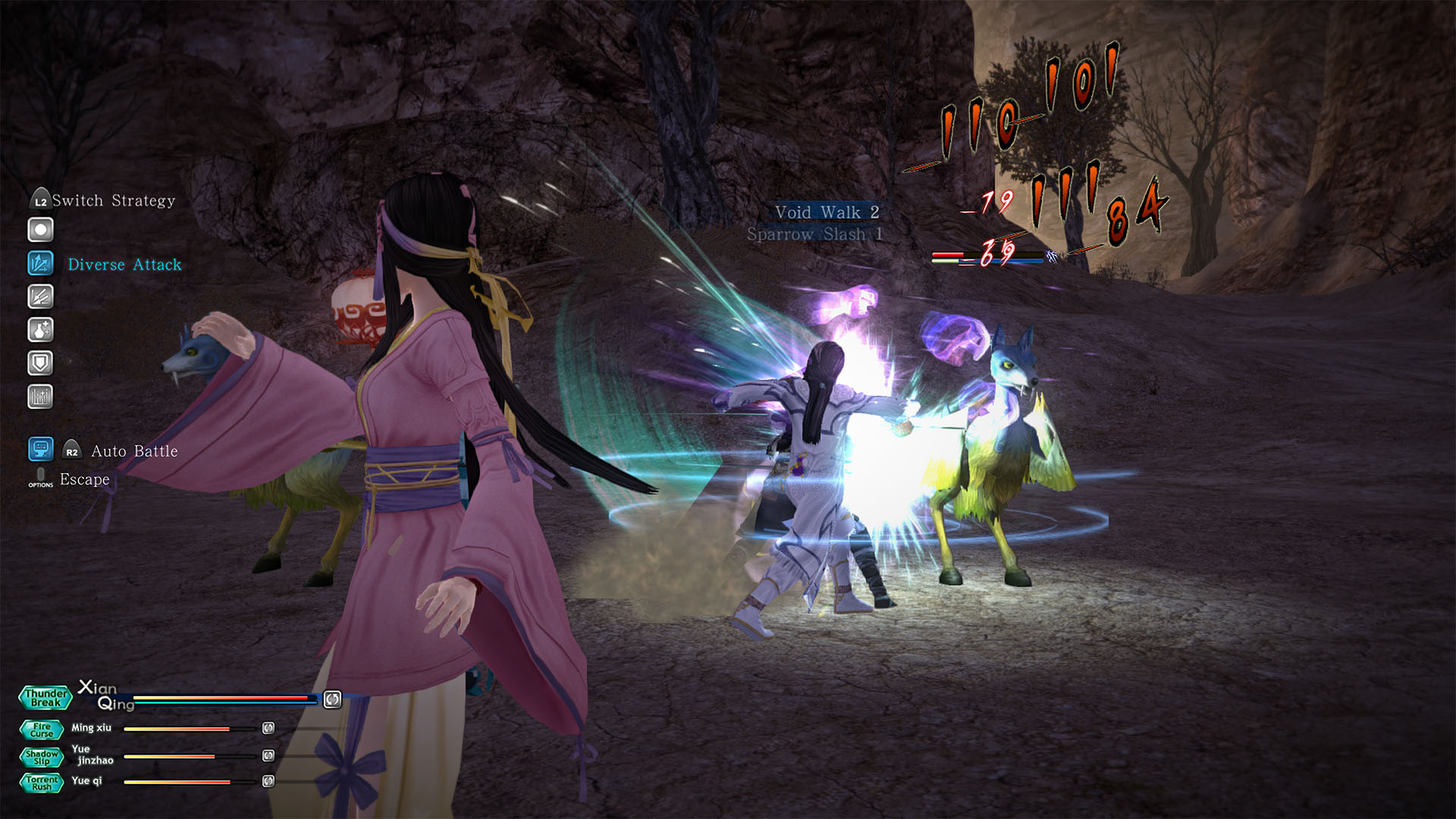
Task: Click the swap icon beside Ming xiu
Action: 268,728
